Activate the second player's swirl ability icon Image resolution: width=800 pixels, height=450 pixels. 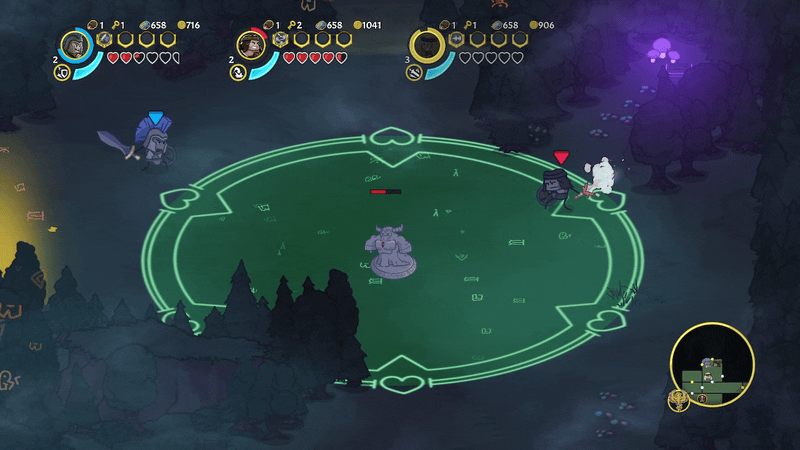tap(238, 73)
